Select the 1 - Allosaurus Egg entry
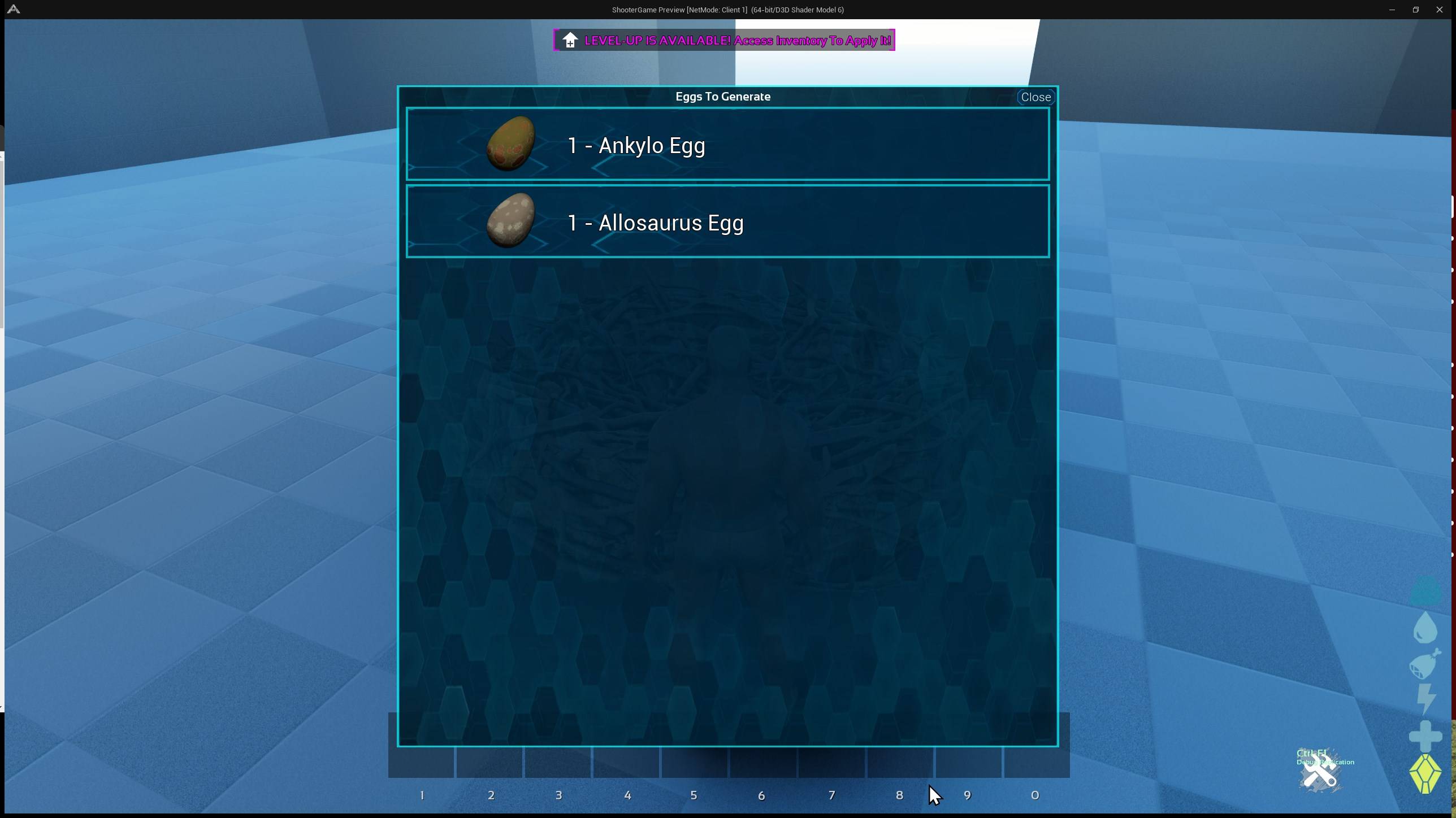The height and width of the screenshot is (818, 1456). point(727,221)
